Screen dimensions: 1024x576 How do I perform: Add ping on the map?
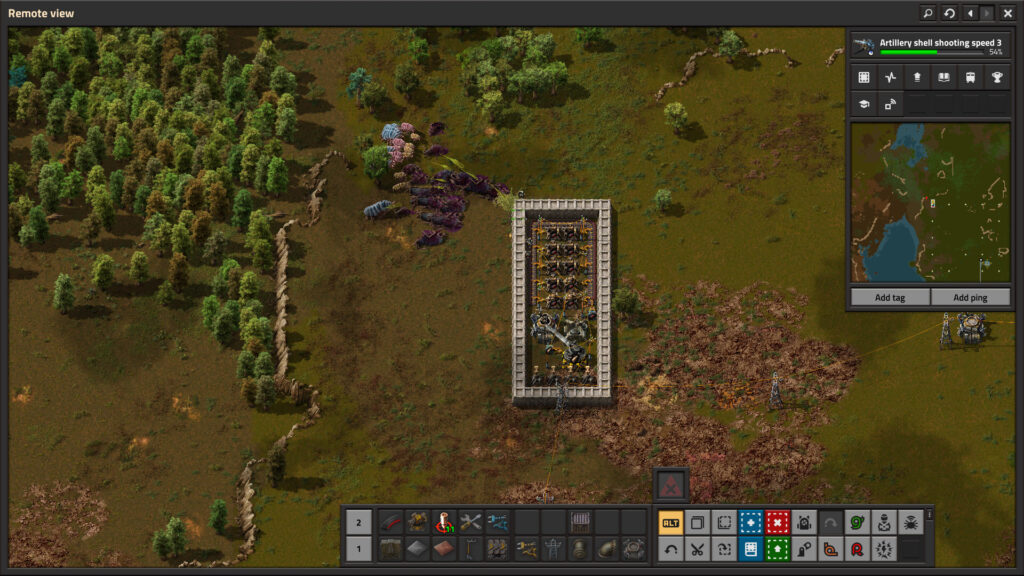click(x=970, y=297)
